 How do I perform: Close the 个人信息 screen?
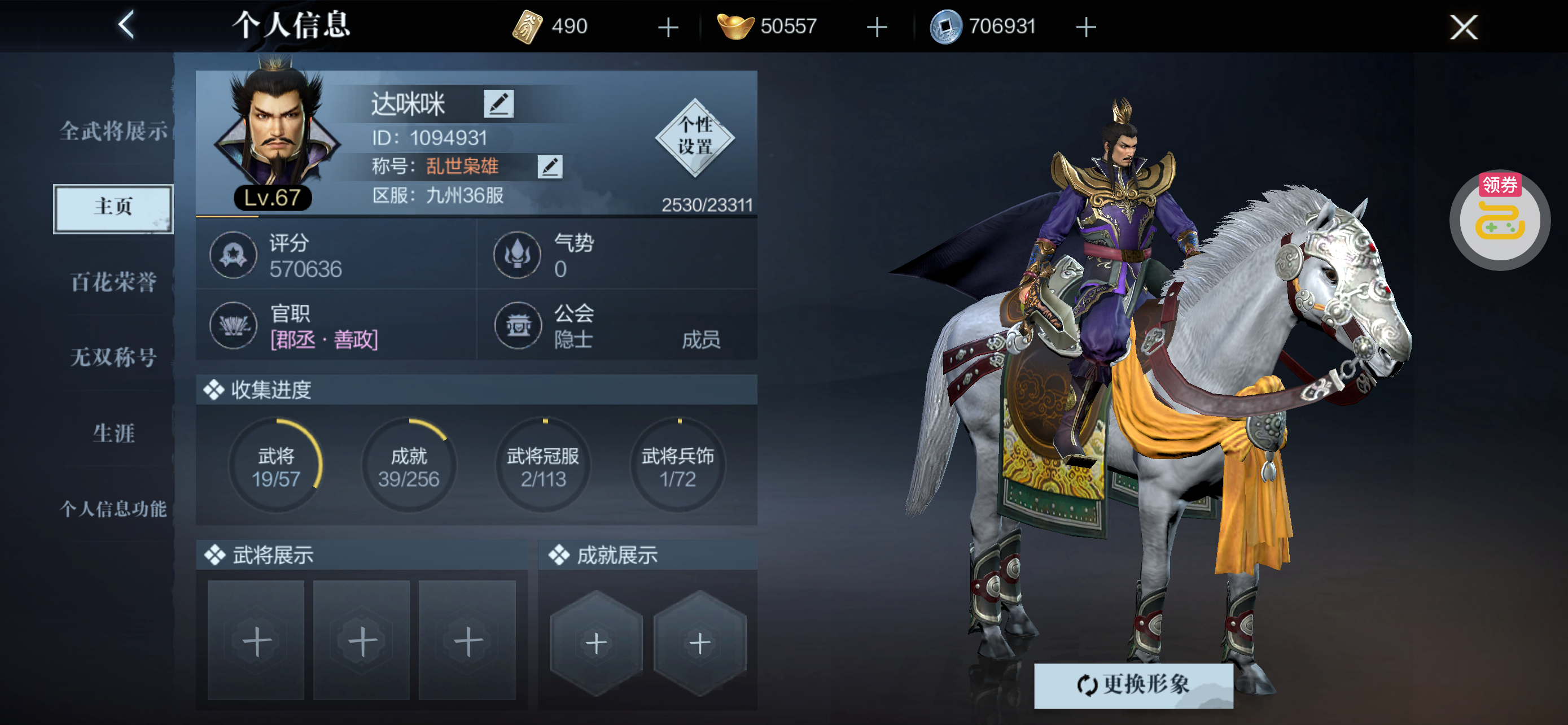(x=1462, y=27)
